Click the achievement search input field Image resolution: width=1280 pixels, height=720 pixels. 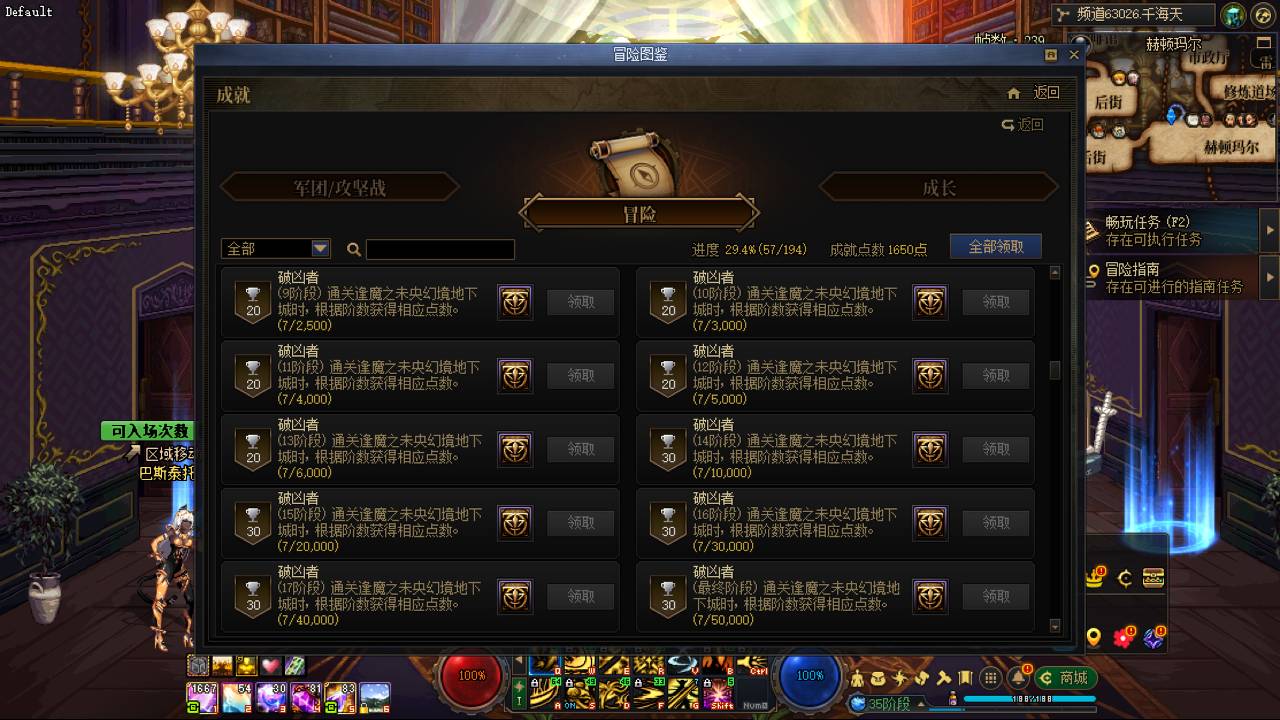[440, 249]
